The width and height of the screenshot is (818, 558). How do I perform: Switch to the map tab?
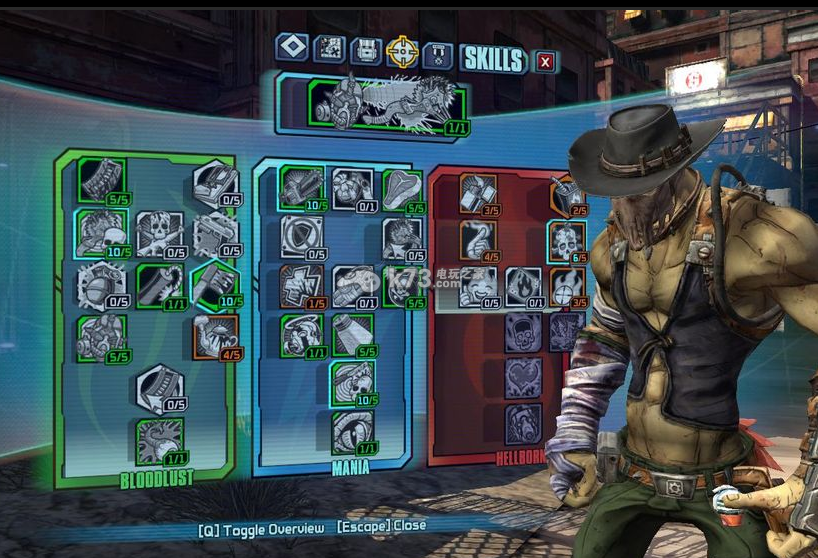(329, 49)
